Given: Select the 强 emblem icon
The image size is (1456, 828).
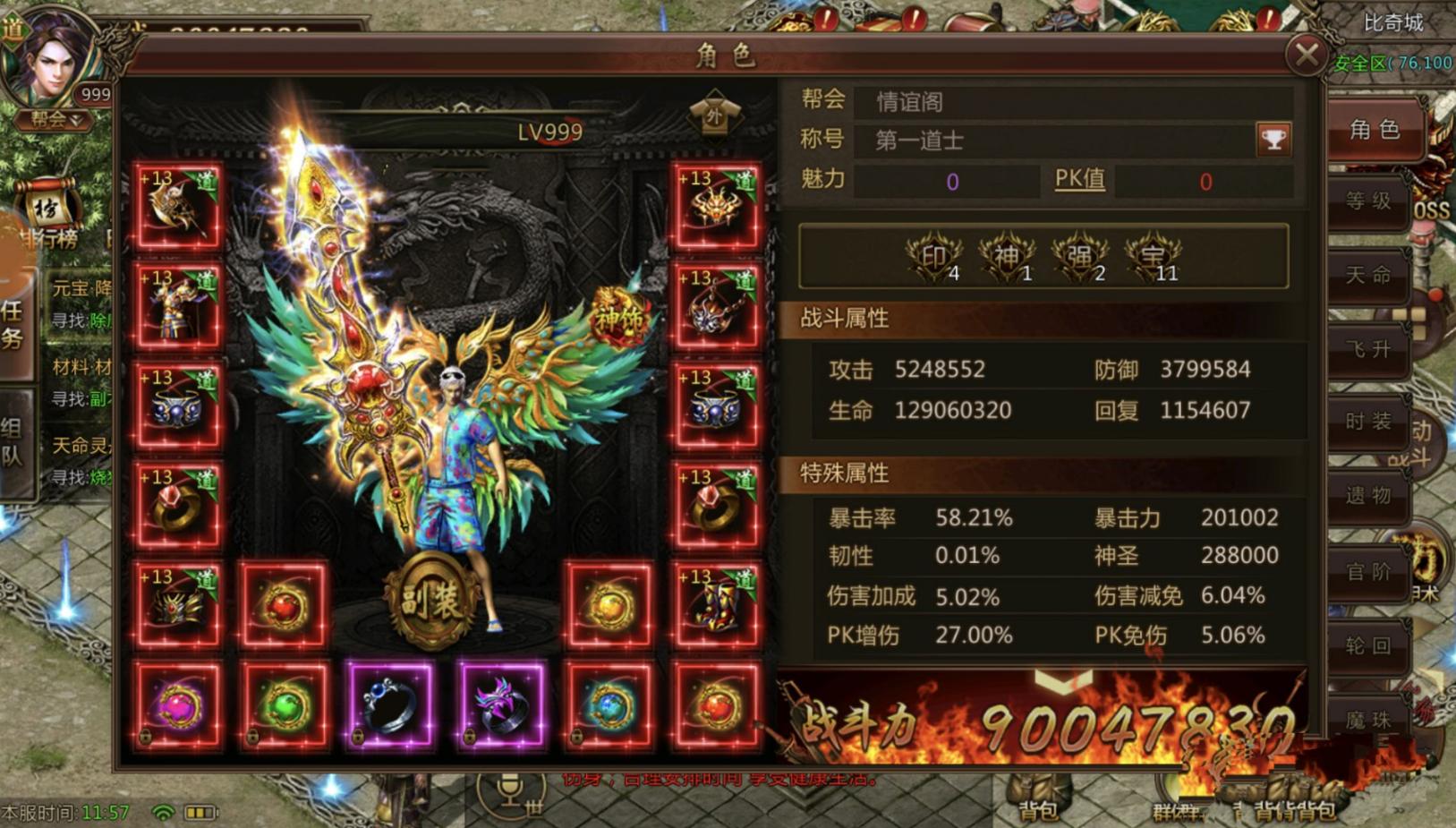Looking at the screenshot, I should (1079, 255).
